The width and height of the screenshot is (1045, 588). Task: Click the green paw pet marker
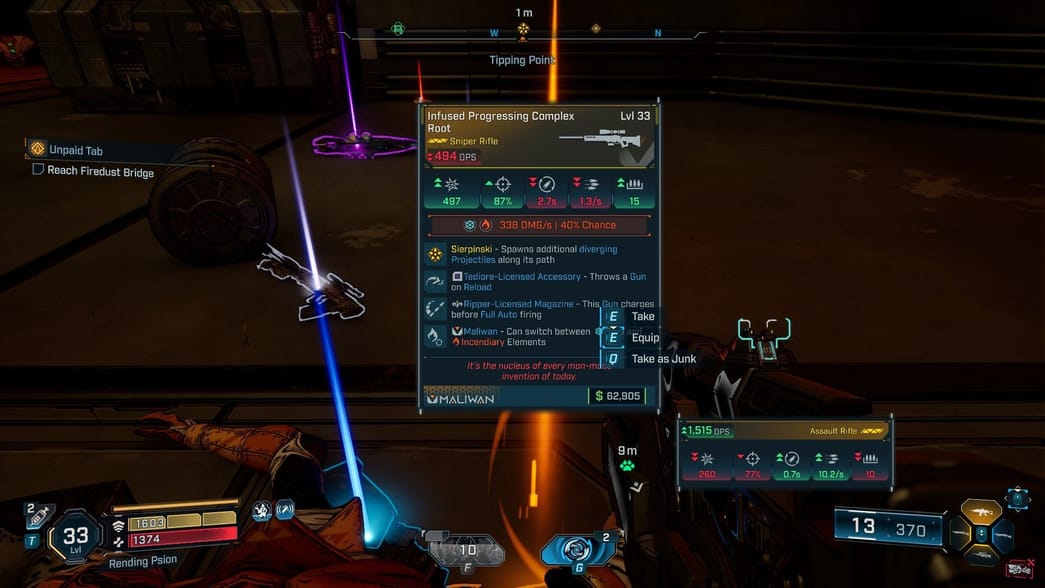[627, 466]
